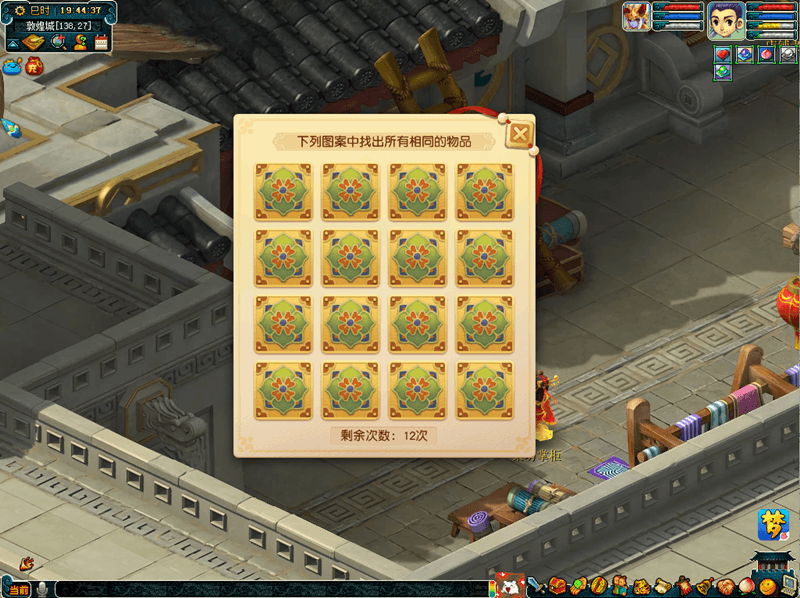
Task: Close the matching puzzle window
Action: click(x=519, y=134)
